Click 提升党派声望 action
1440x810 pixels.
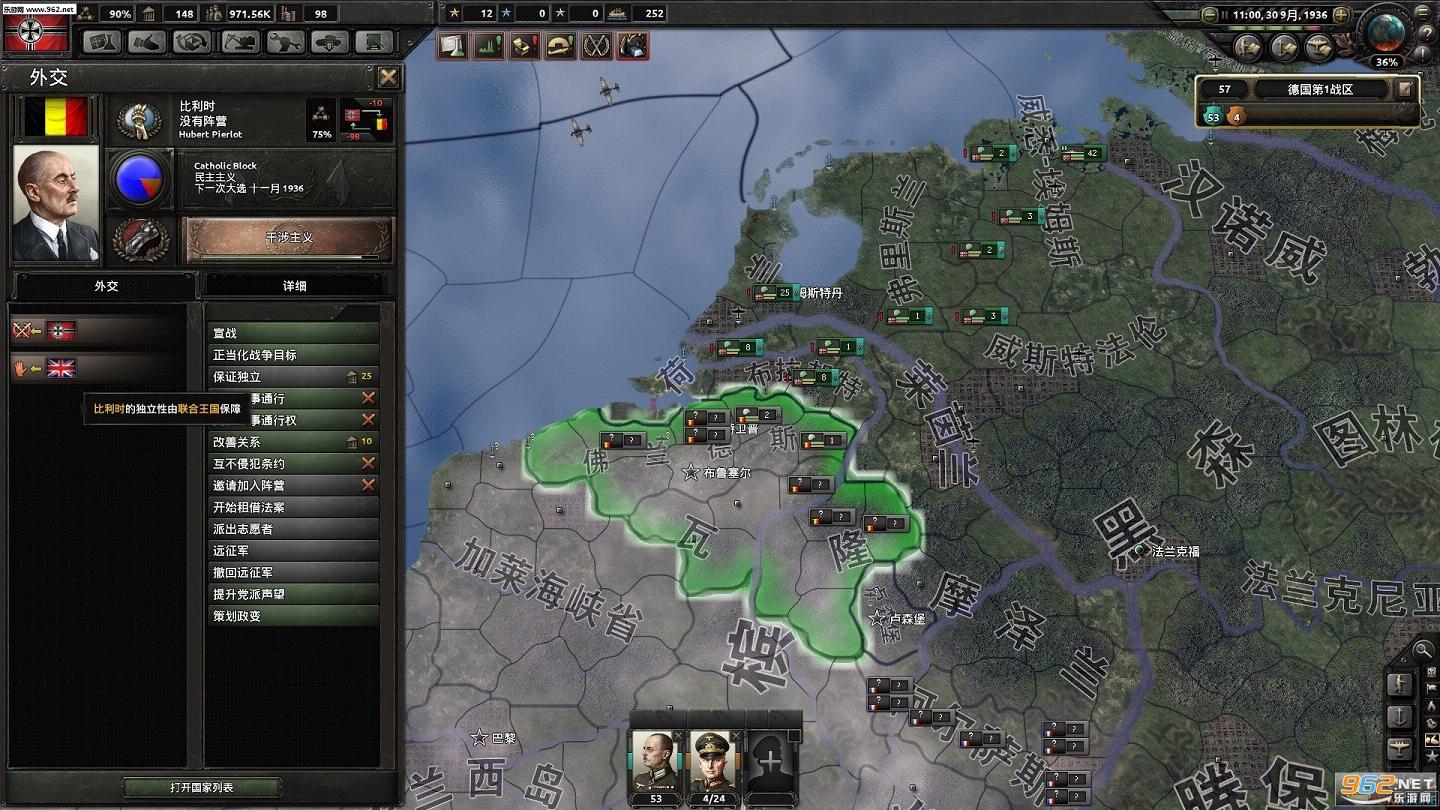[x=292, y=594]
